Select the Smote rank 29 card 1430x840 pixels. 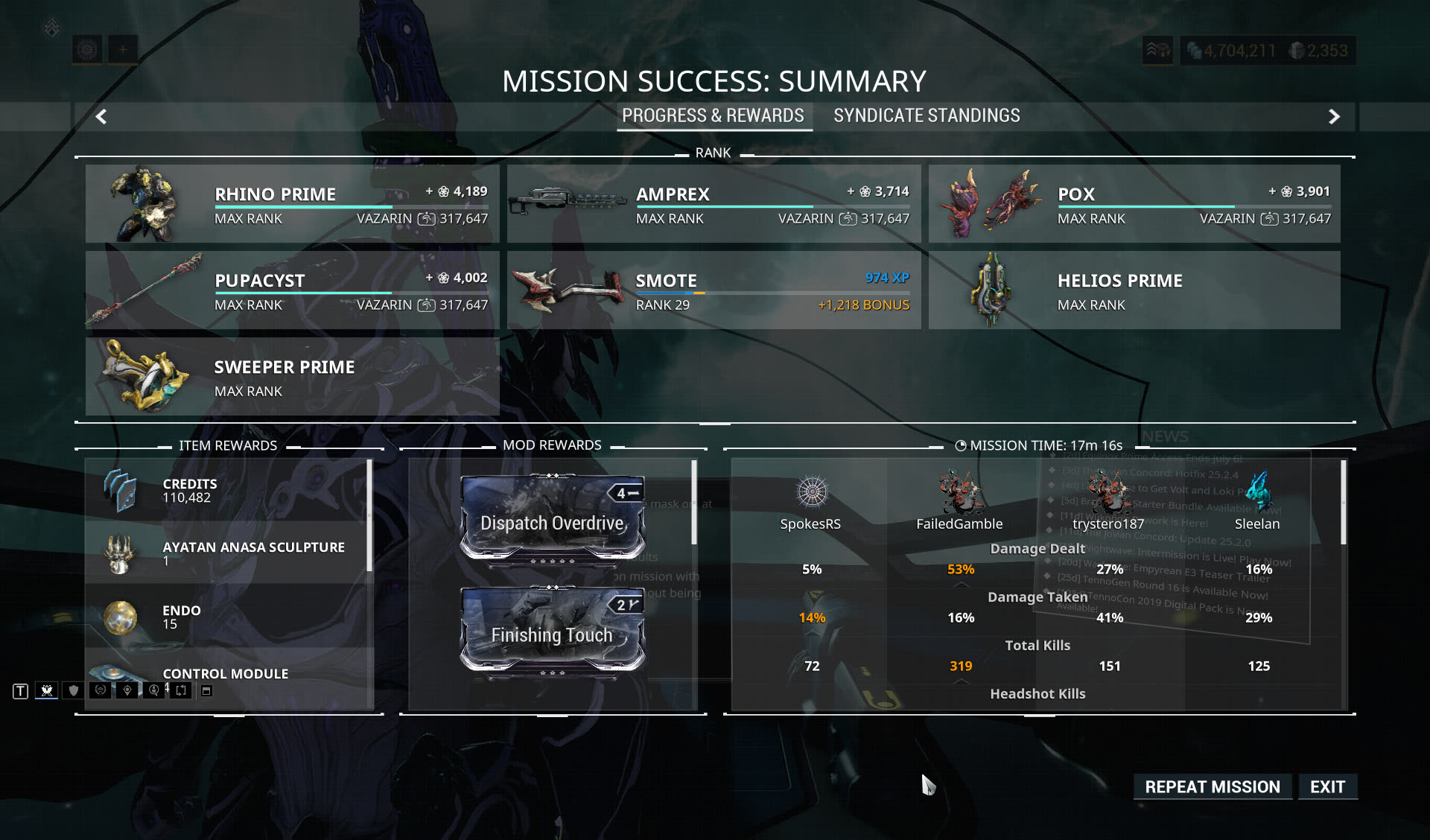click(x=714, y=290)
